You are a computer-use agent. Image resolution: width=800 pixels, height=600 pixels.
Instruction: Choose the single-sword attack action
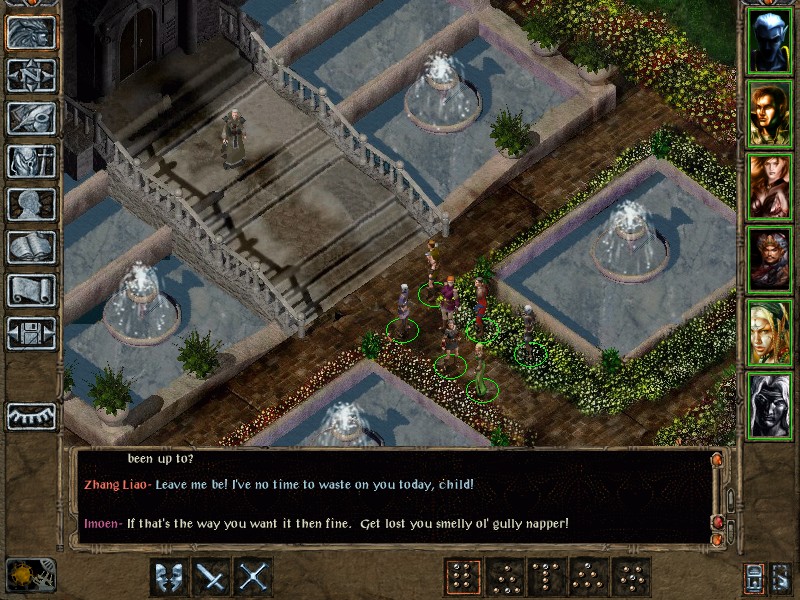212,577
